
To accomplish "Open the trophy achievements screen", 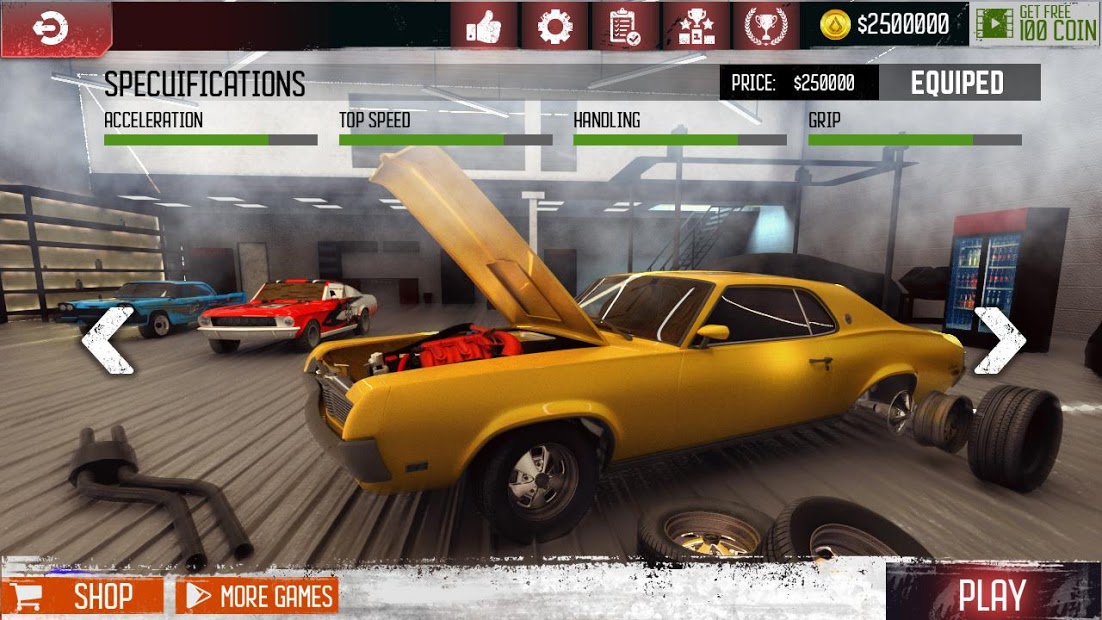I will [766, 26].
